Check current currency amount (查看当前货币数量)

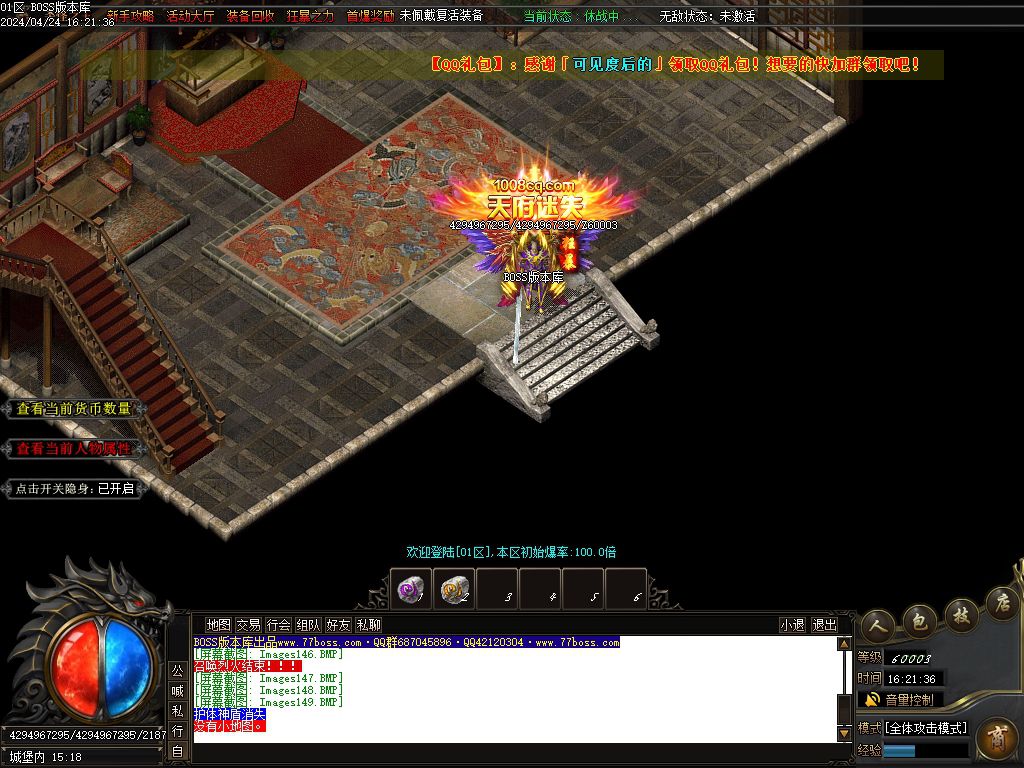pos(74,409)
